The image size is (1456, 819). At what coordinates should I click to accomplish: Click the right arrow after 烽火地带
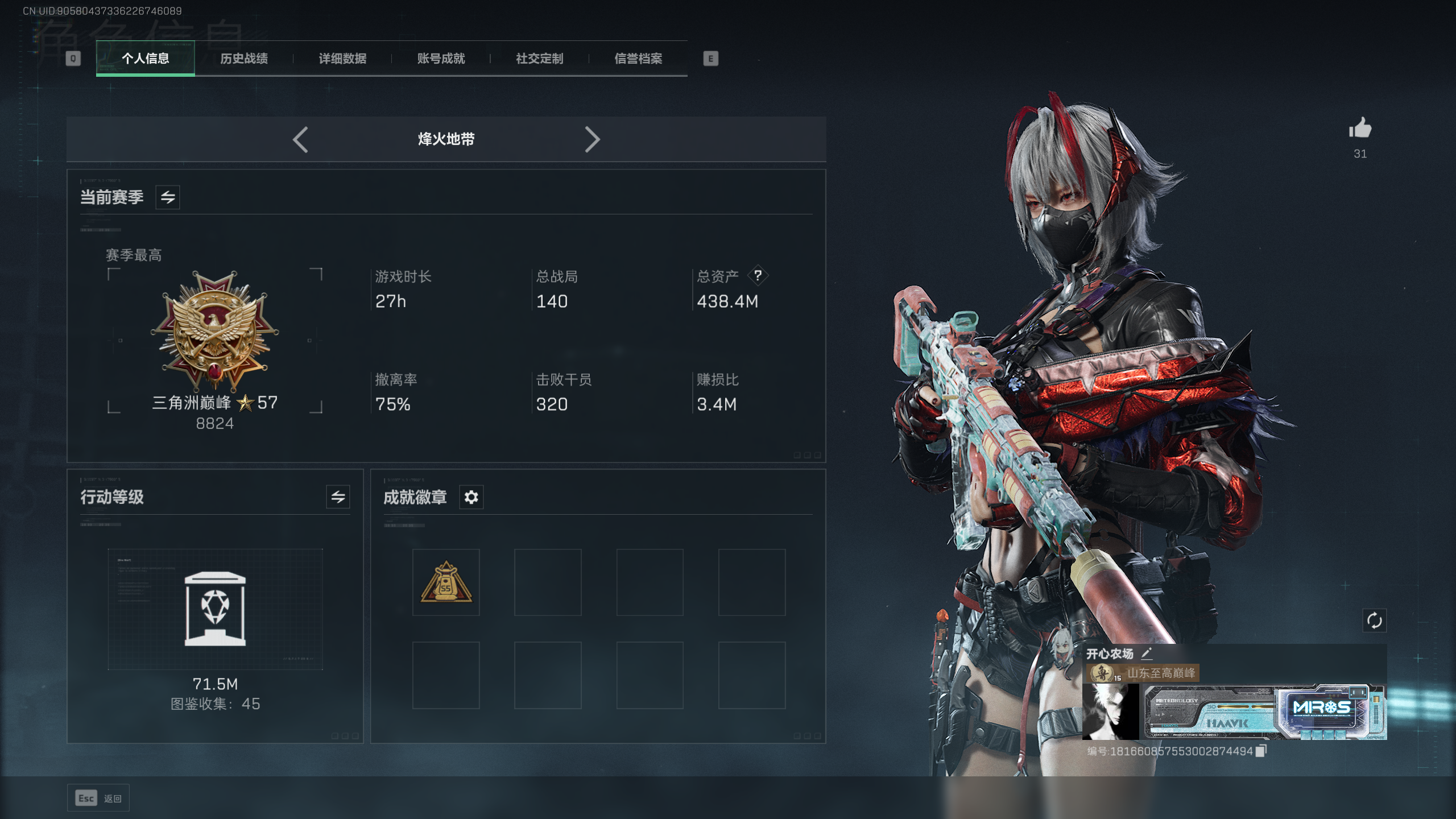(593, 139)
